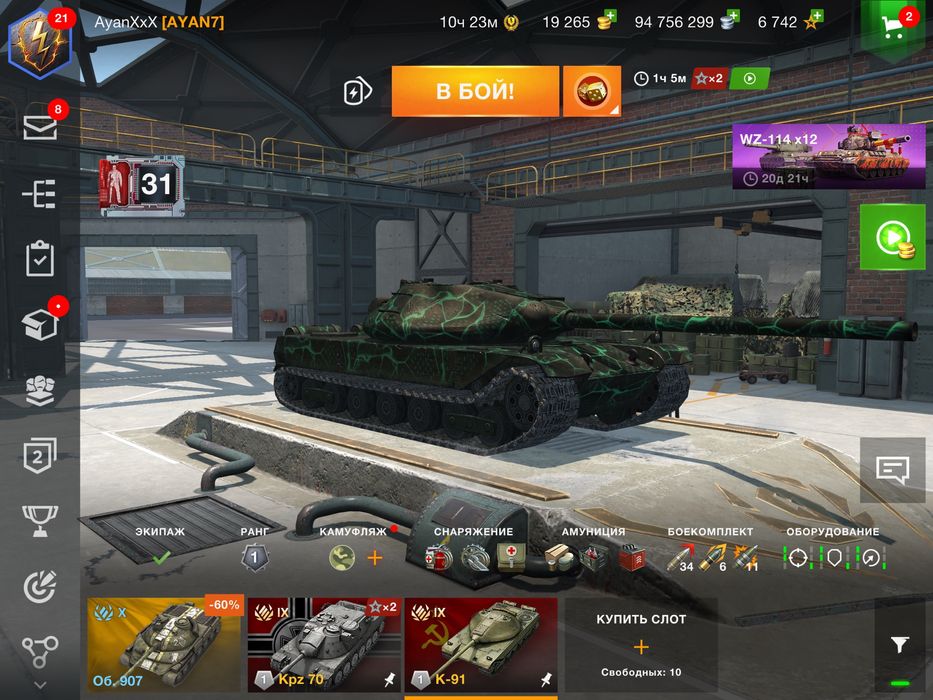Open the tech tree
Image resolution: width=933 pixels, height=700 pixels.
click(x=40, y=193)
